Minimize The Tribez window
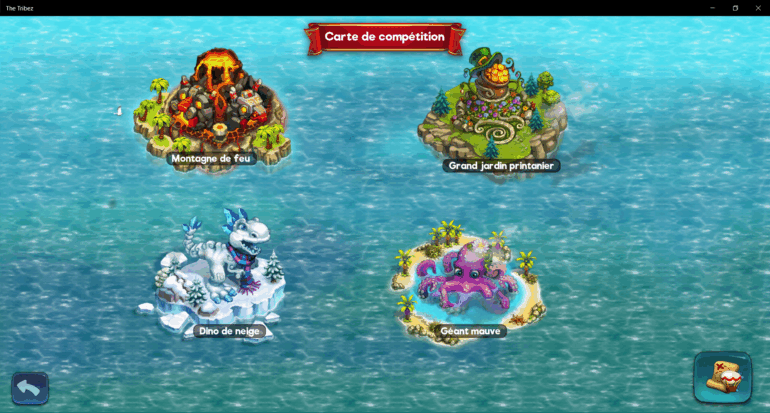Viewport: 770px width, 413px height. (712, 7)
